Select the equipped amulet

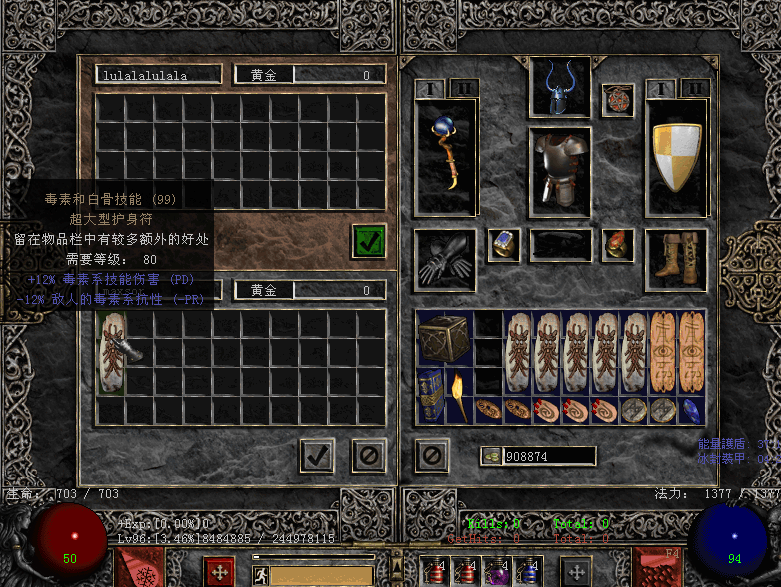(618, 100)
